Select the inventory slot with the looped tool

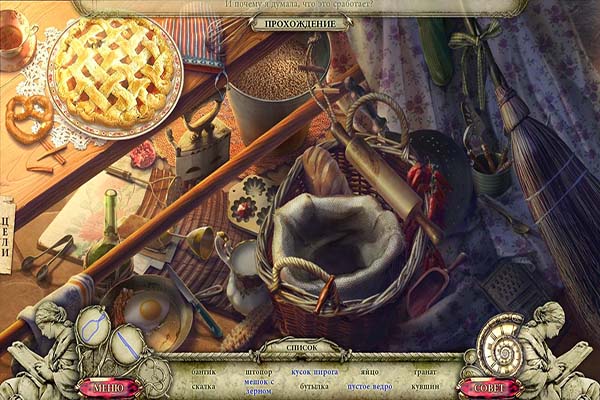[x=92, y=324]
